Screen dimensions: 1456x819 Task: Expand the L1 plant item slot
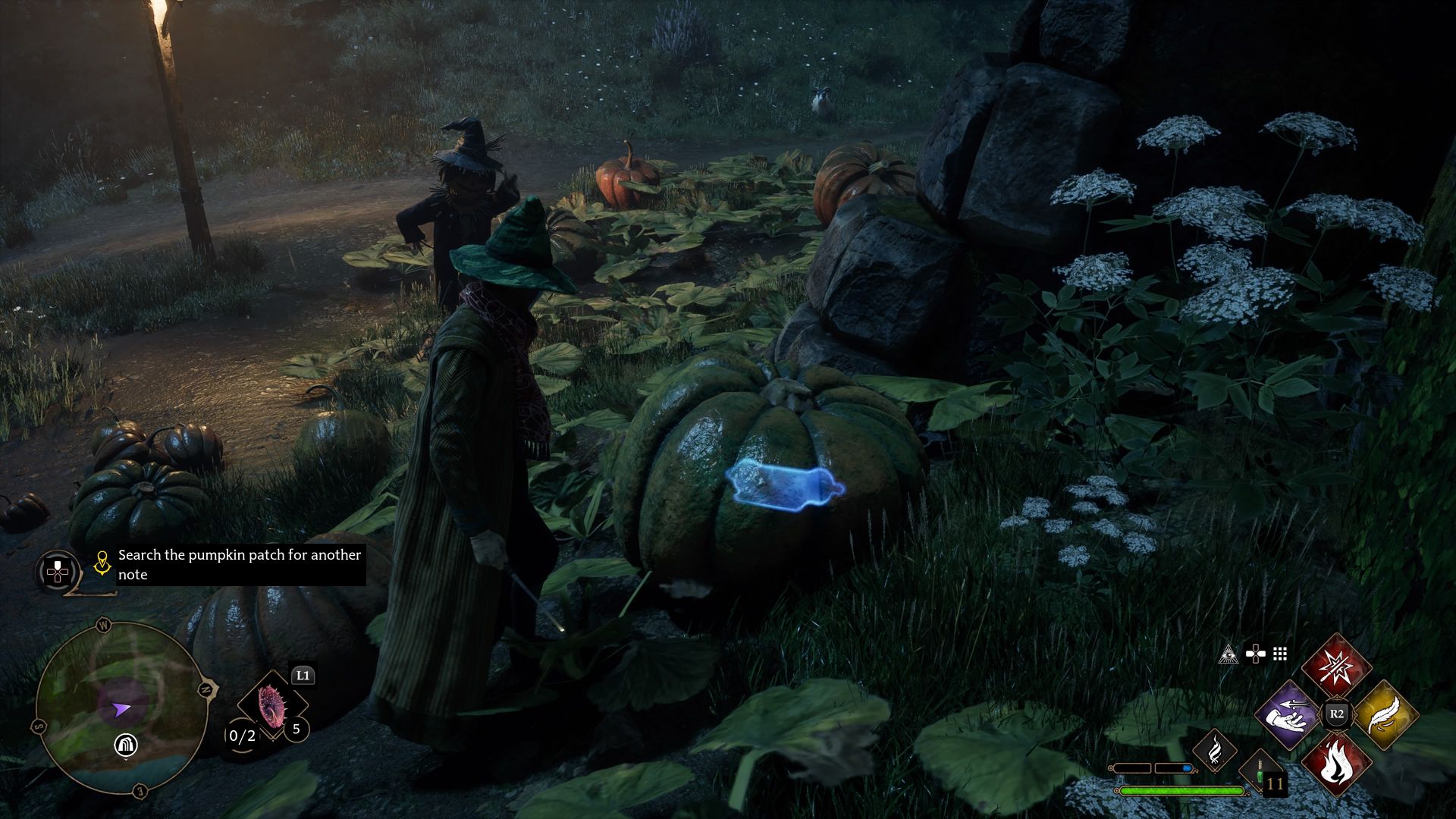(x=303, y=674)
